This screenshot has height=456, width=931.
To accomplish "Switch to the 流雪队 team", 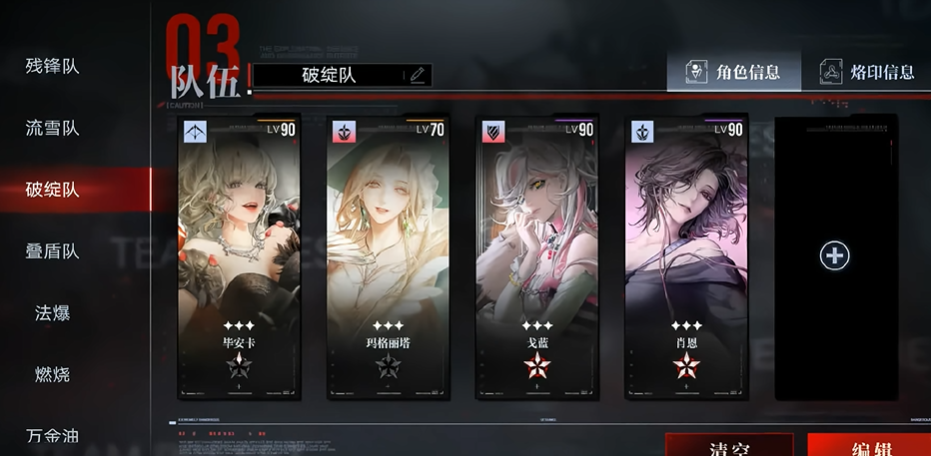I will [53, 129].
